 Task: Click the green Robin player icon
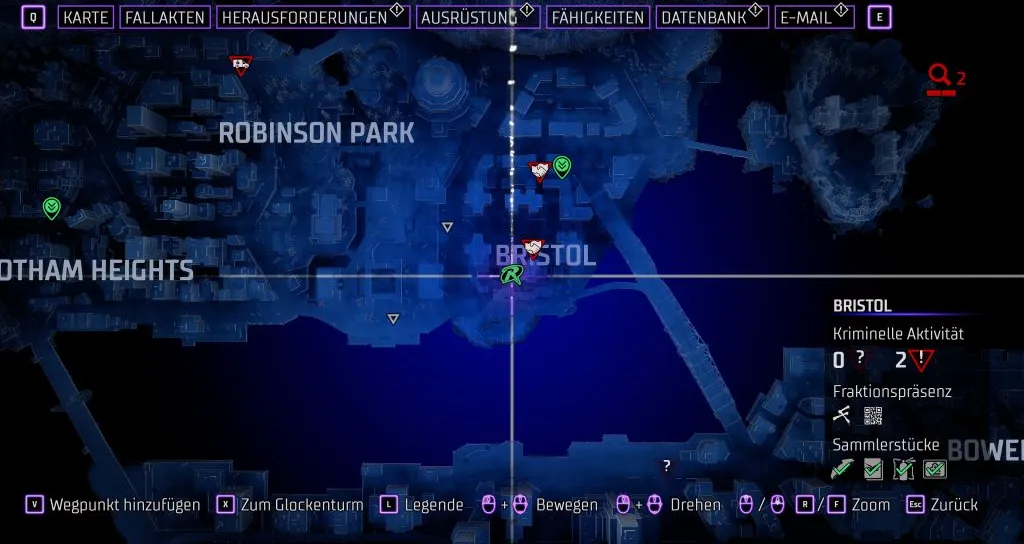[x=513, y=275]
